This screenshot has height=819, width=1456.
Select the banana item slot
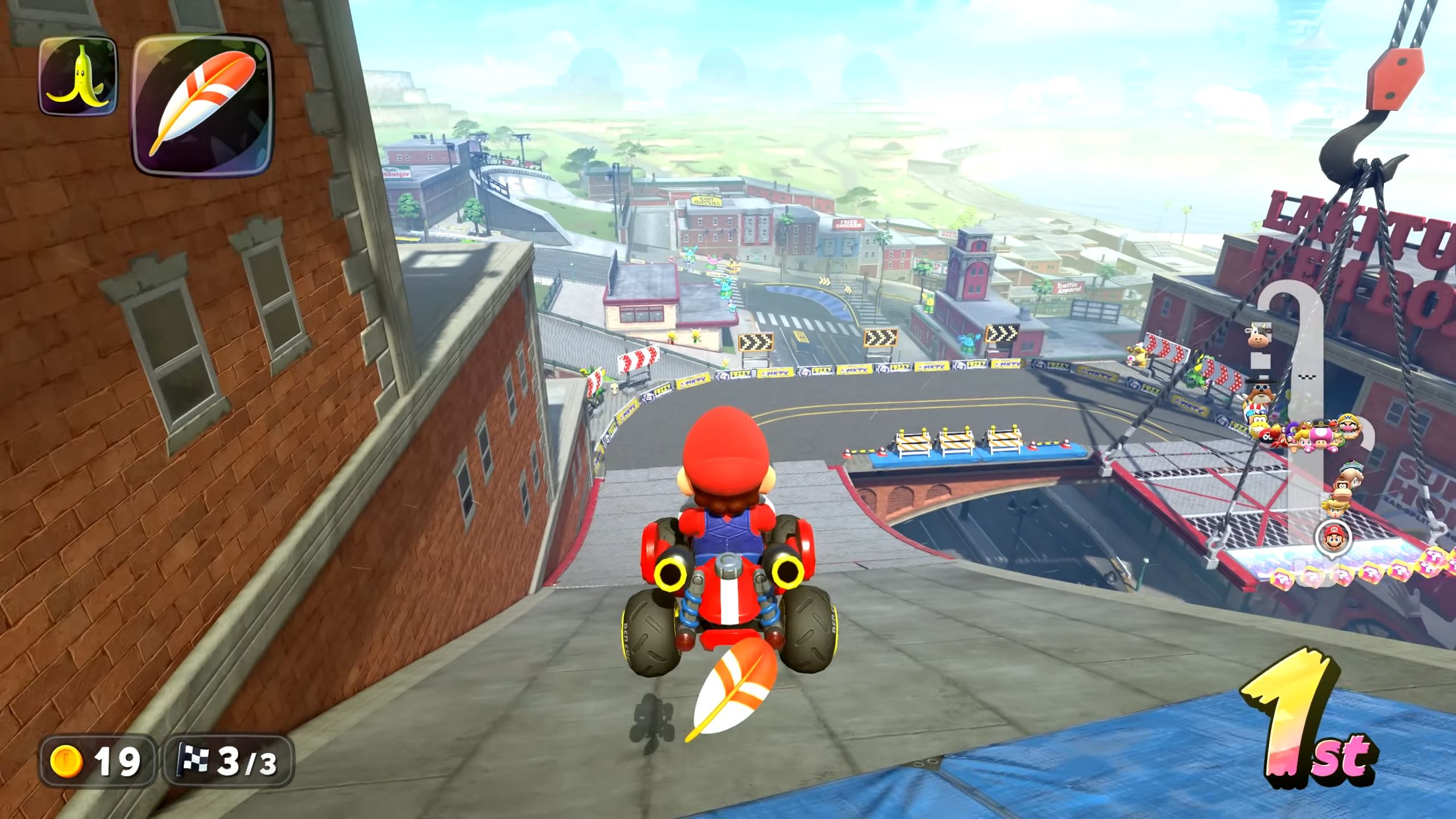77,76
